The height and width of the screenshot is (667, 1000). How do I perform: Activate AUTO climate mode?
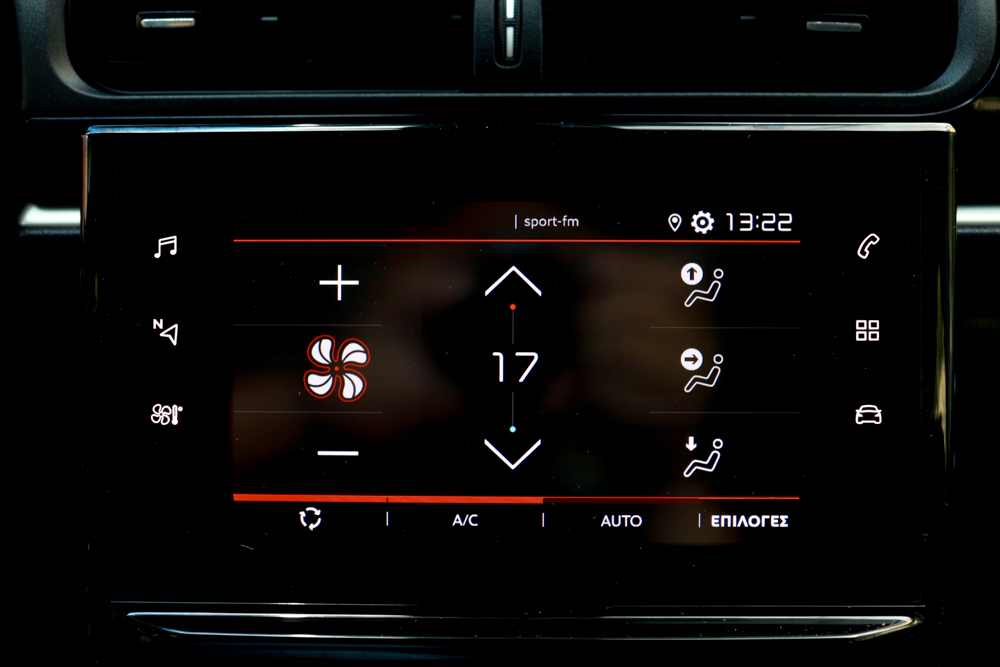pyautogui.click(x=621, y=521)
